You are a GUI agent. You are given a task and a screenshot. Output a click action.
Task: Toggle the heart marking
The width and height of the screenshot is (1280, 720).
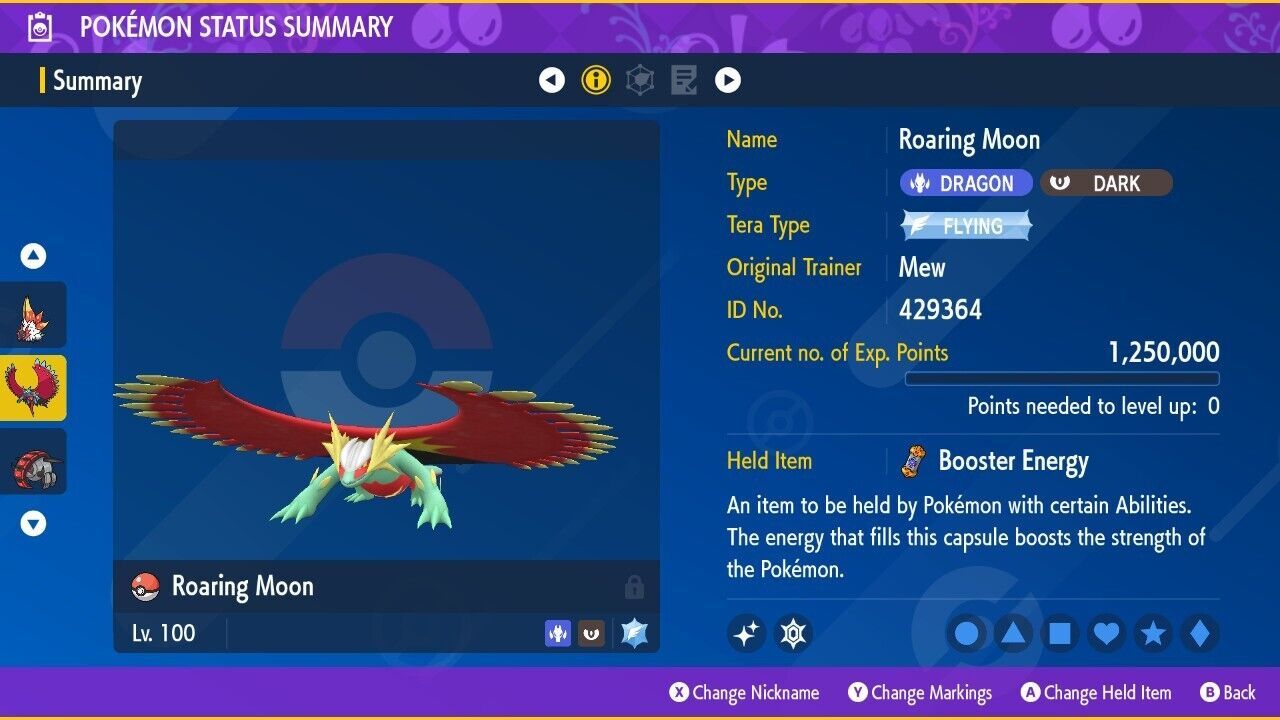(1107, 633)
